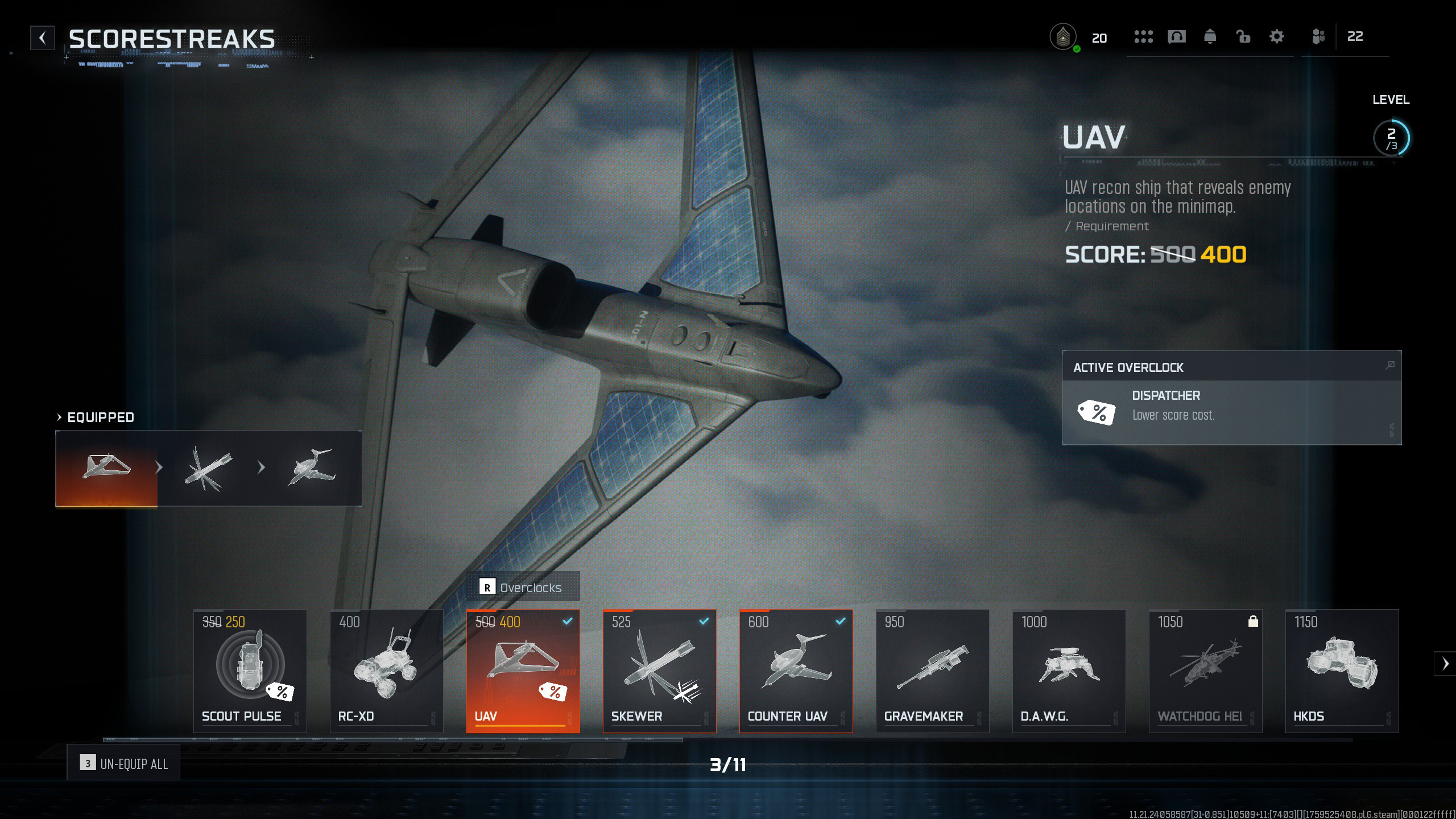Show more scorestreaks with right arrow
Image resolution: width=1456 pixels, height=819 pixels.
(x=1445, y=663)
